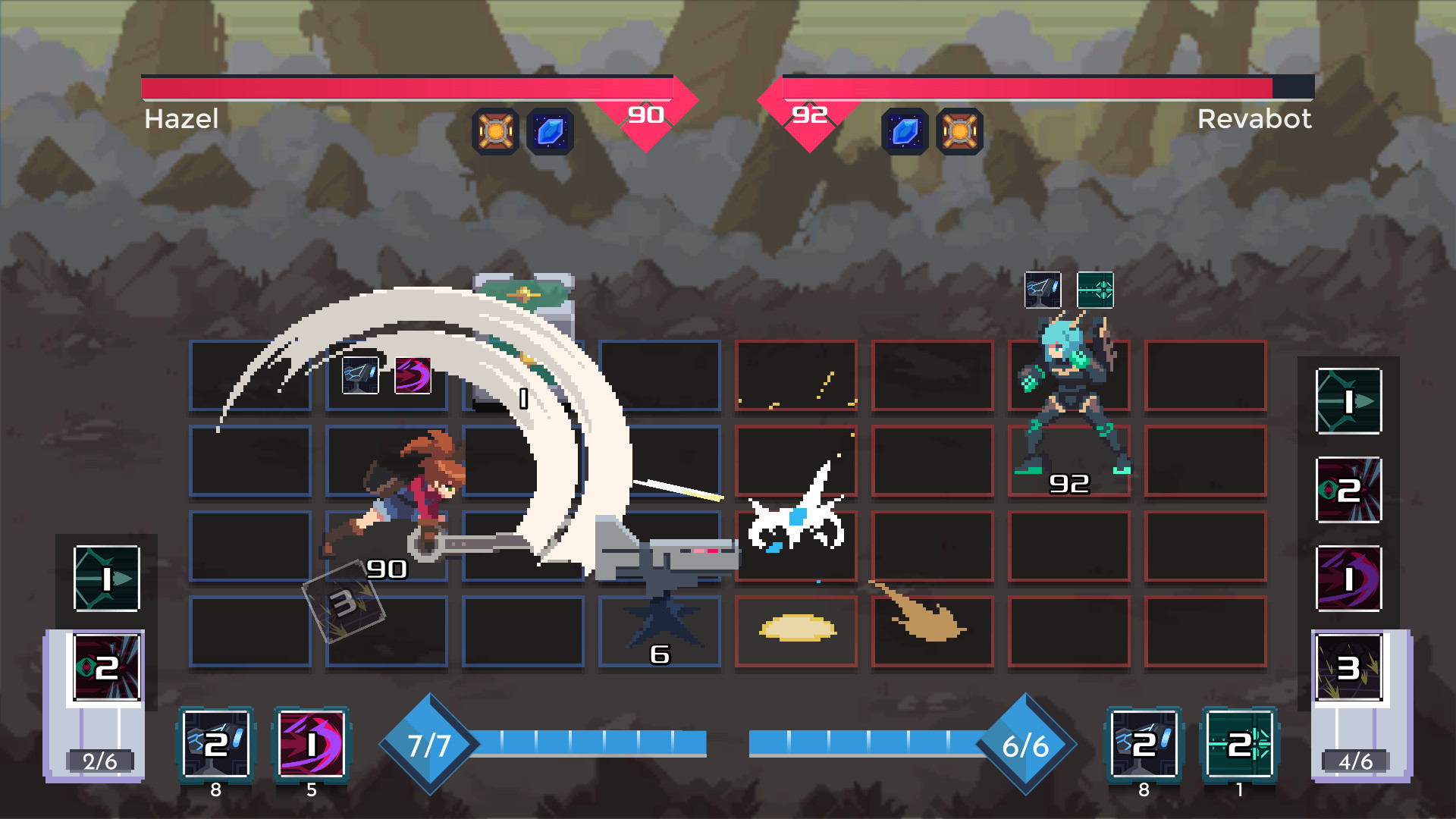This screenshot has width=1456, height=819.
Task: Click the Hazel name label
Action: click(x=182, y=119)
